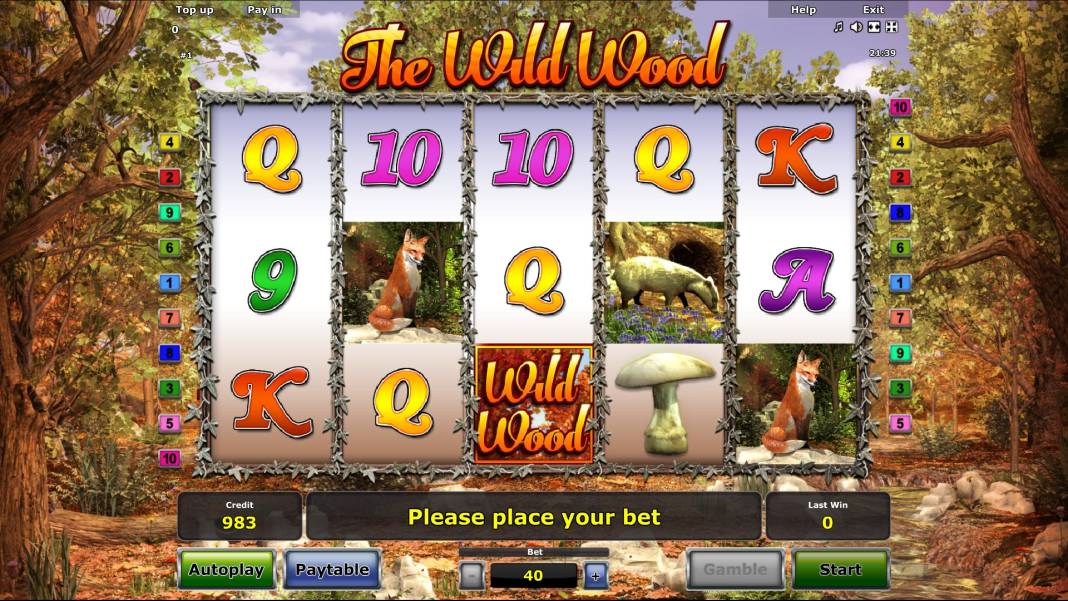This screenshot has height=601, width=1068.
Task: Select the Top up option
Action: pyautogui.click(x=194, y=9)
